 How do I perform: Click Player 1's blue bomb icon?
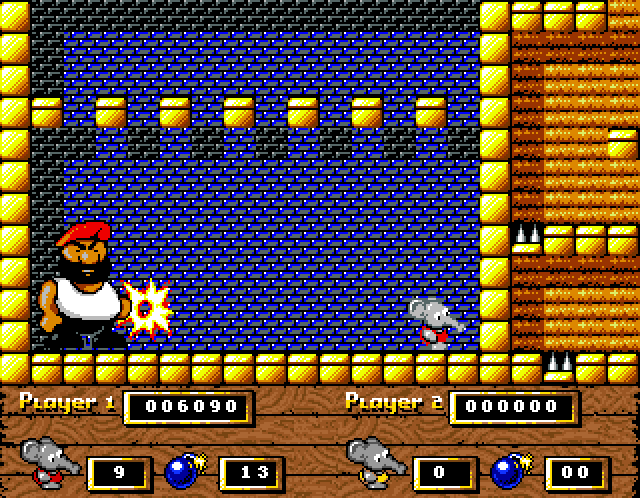[x=183, y=469]
